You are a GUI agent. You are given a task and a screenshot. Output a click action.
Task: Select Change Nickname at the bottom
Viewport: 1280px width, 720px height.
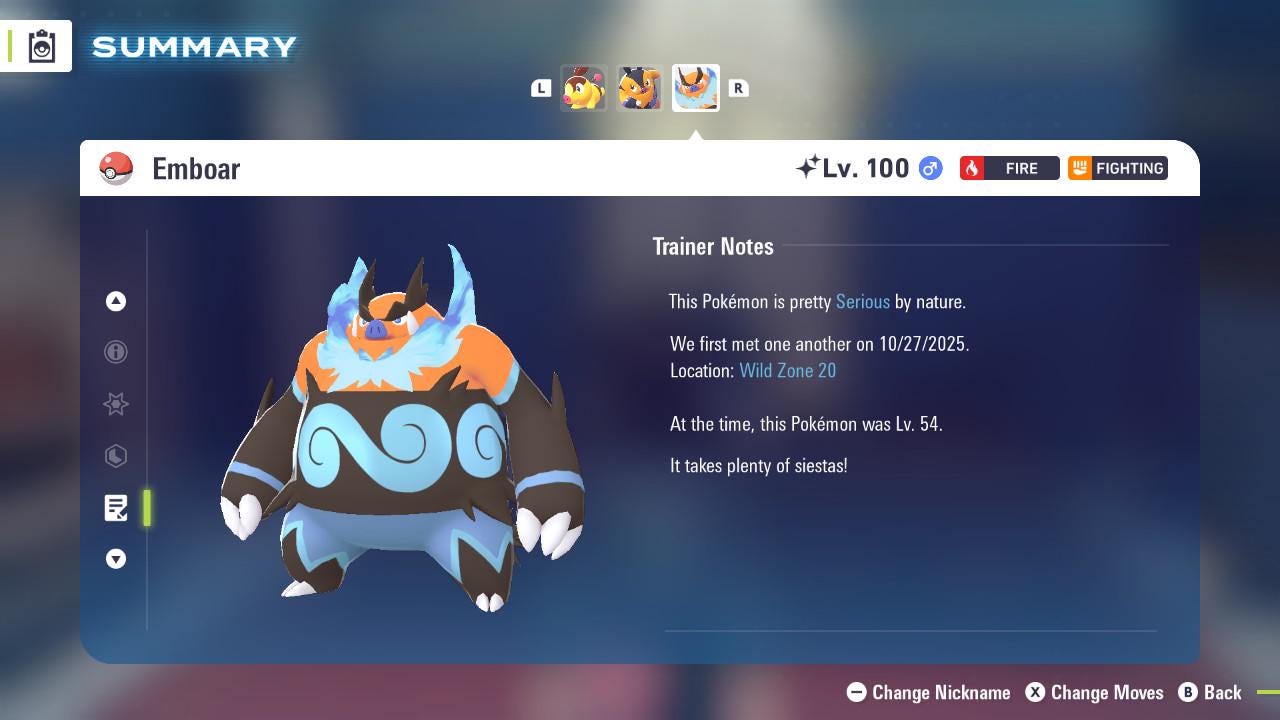(929, 692)
